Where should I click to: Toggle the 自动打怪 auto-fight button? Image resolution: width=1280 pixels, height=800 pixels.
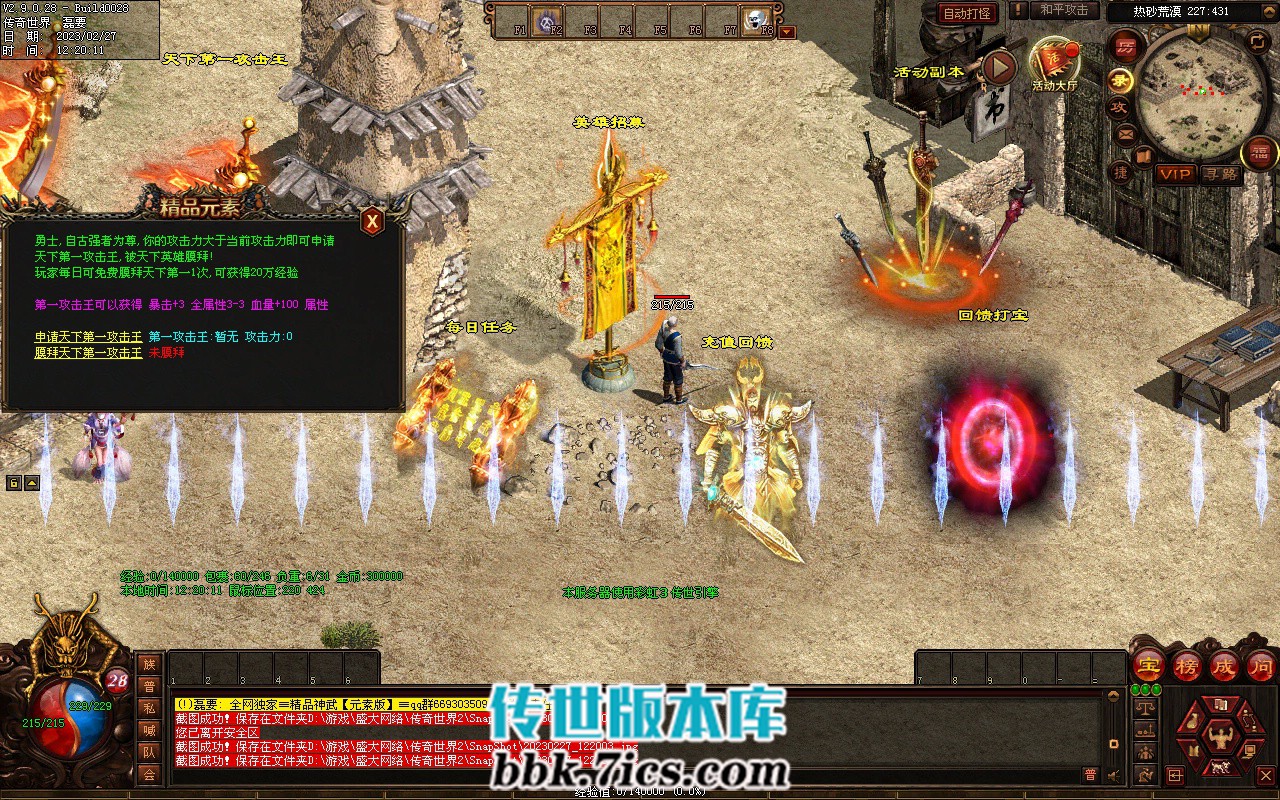pos(968,13)
